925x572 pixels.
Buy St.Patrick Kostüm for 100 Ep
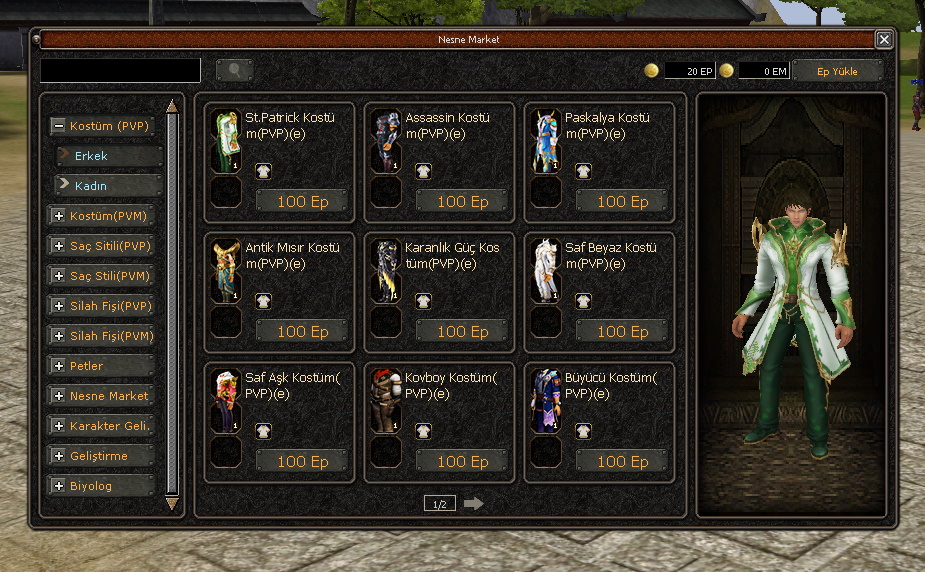point(302,201)
